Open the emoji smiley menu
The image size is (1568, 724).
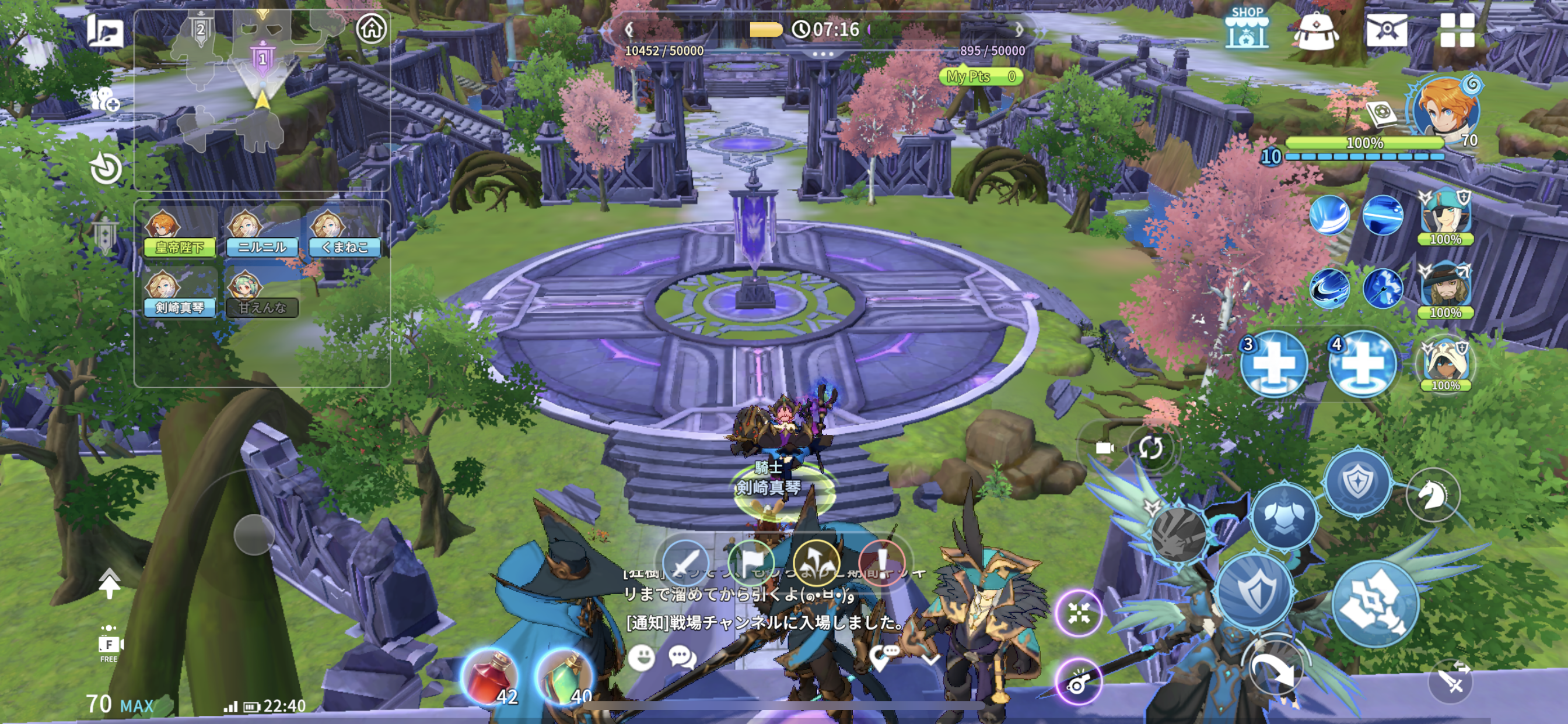[x=642, y=658]
